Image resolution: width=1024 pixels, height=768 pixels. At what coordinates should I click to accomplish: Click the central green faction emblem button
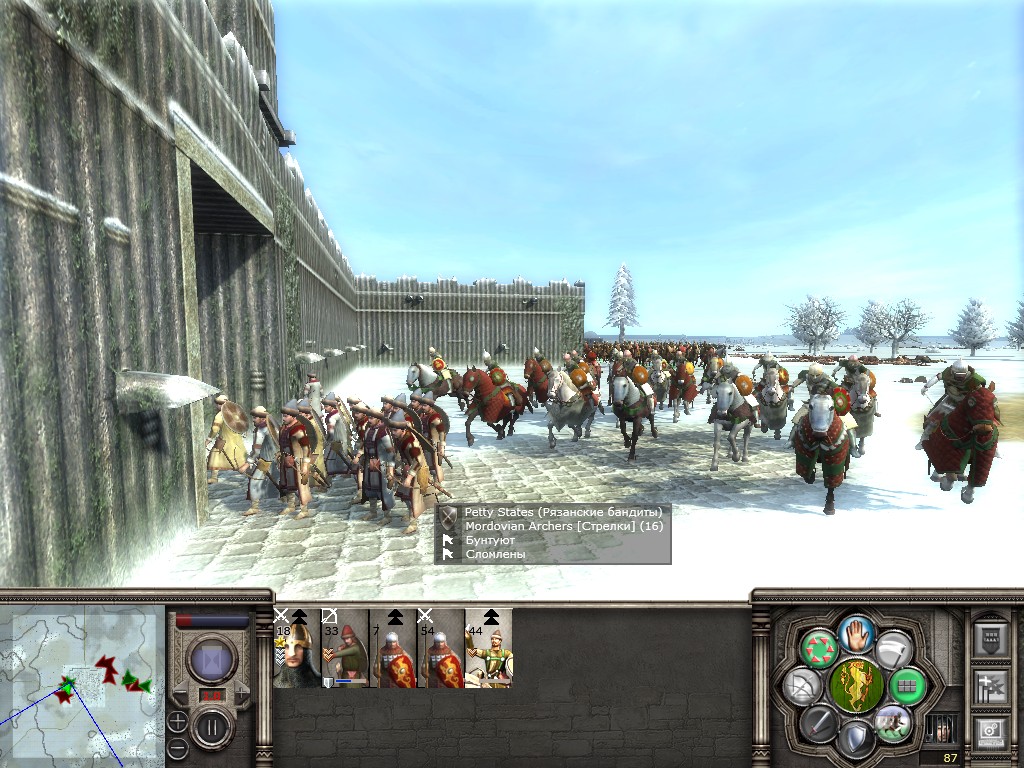pos(856,684)
